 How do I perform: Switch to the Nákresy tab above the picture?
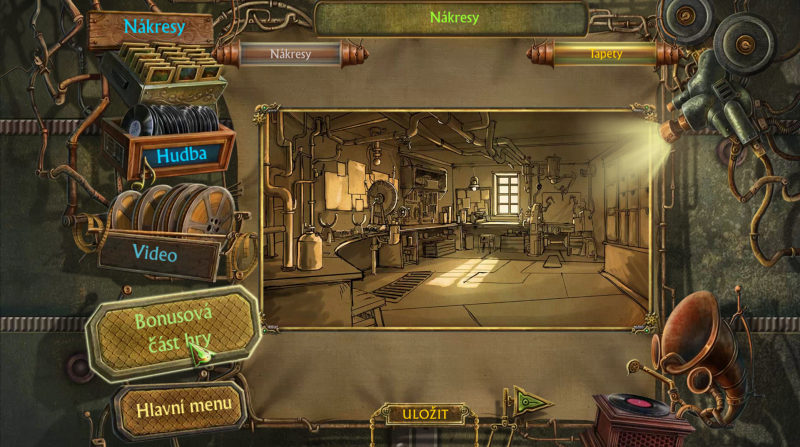[291, 53]
